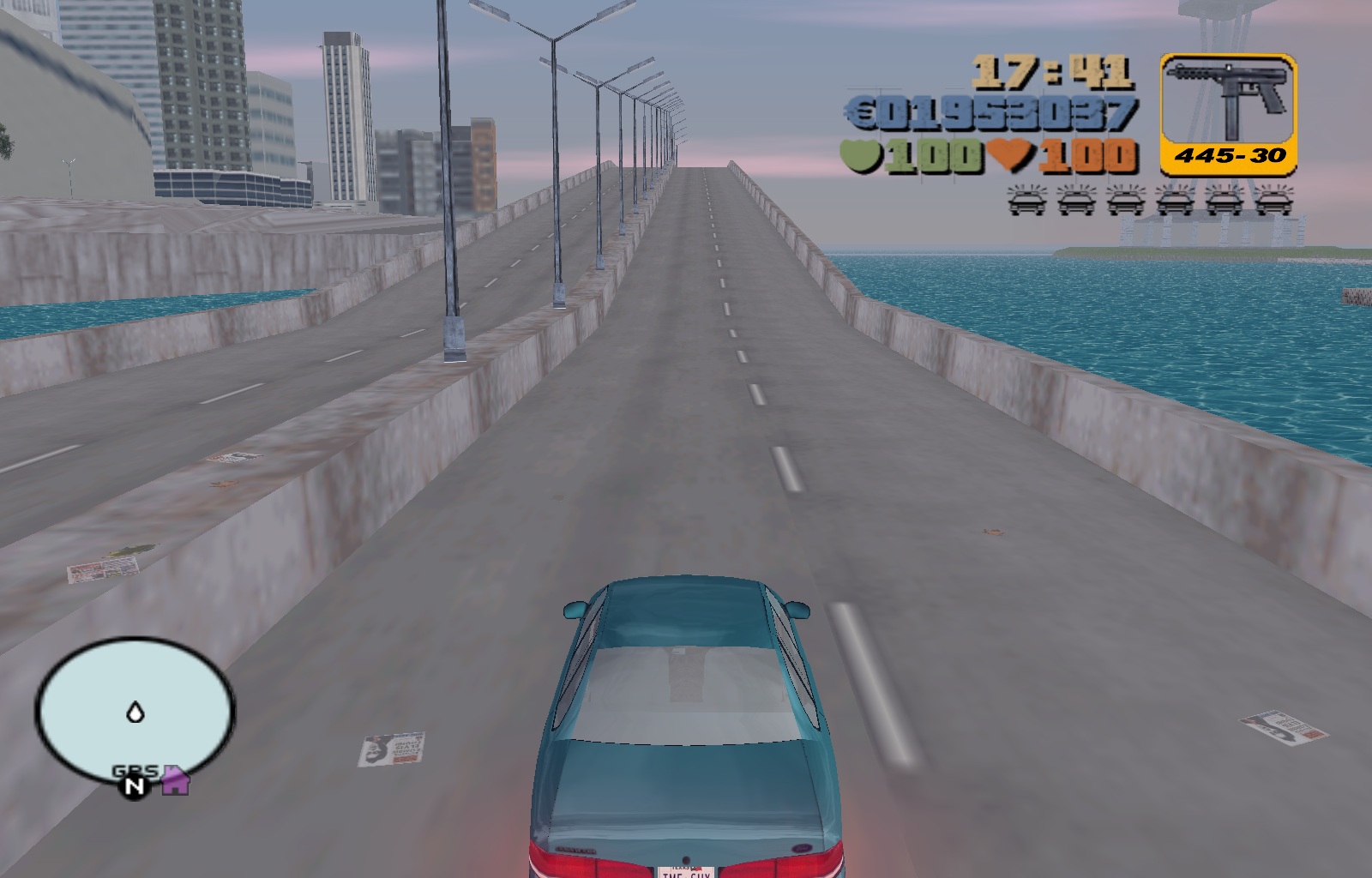Select the purple safehouse icon beside the radar
1372x878 pixels.
[x=176, y=781]
